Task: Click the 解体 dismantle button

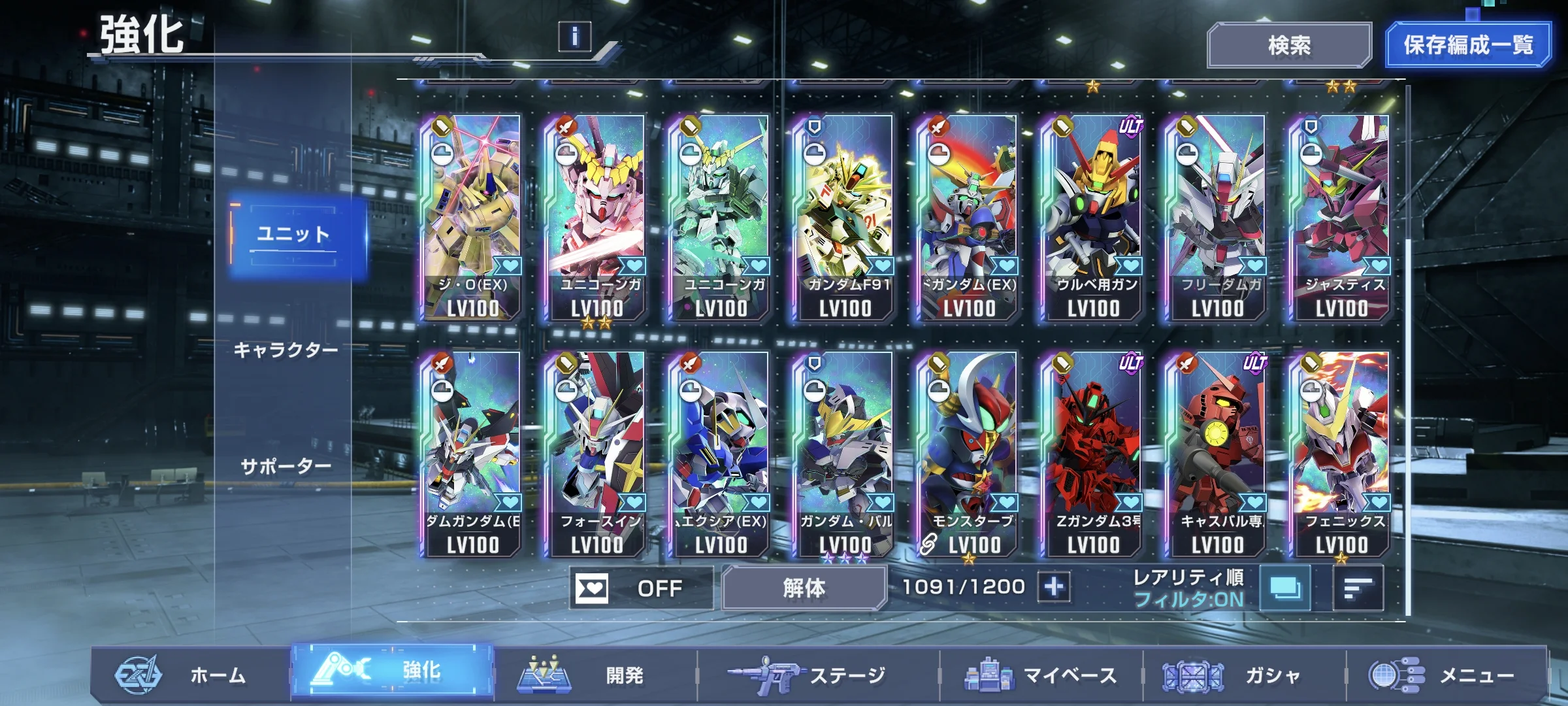Action: point(804,588)
